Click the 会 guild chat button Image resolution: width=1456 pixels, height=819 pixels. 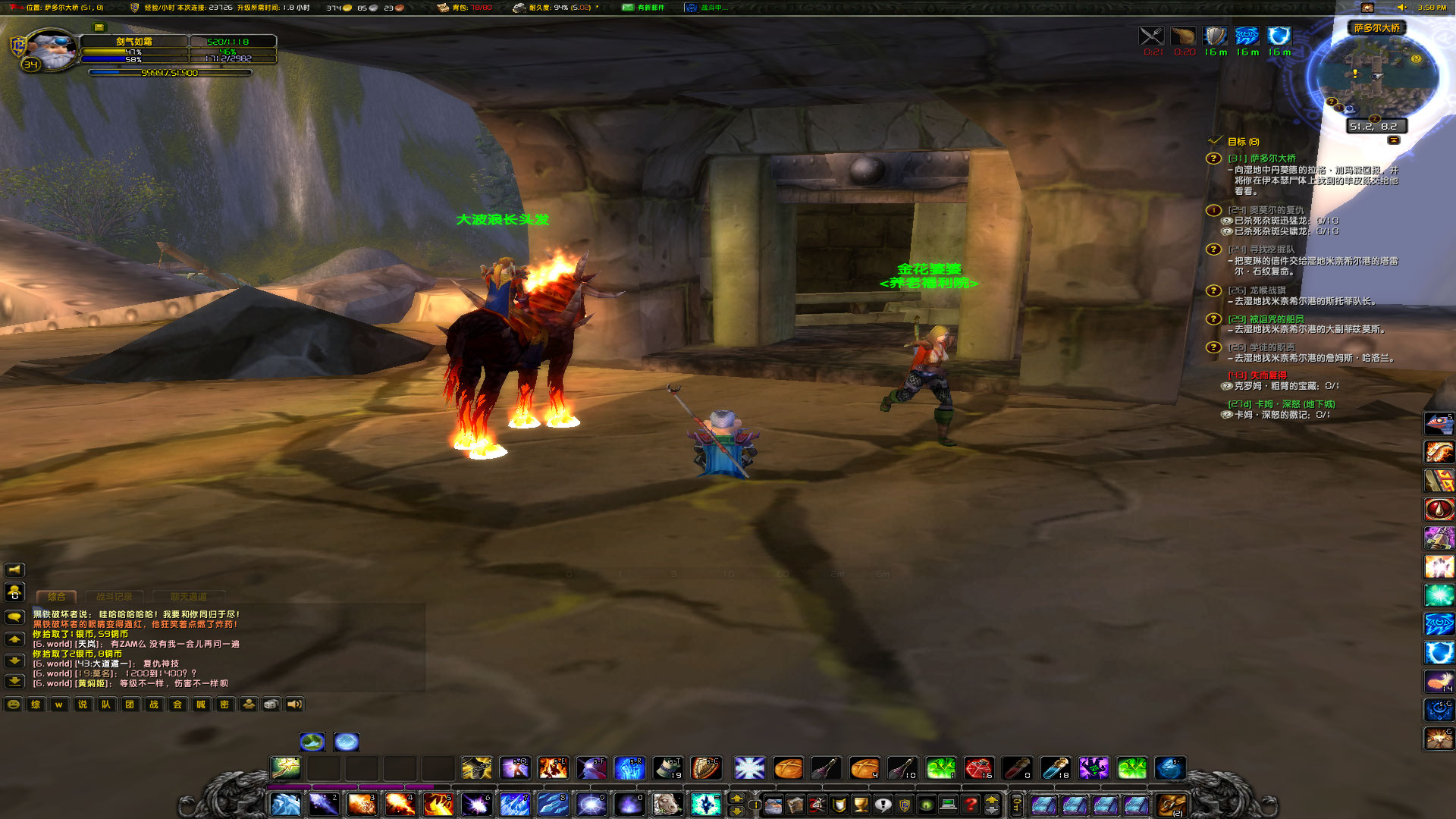click(x=176, y=704)
